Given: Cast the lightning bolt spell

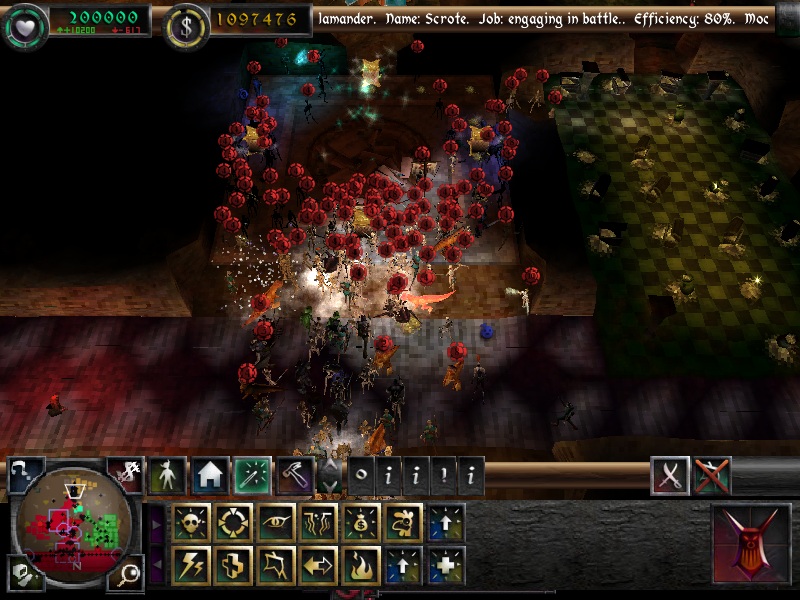Looking at the screenshot, I should (x=191, y=565).
